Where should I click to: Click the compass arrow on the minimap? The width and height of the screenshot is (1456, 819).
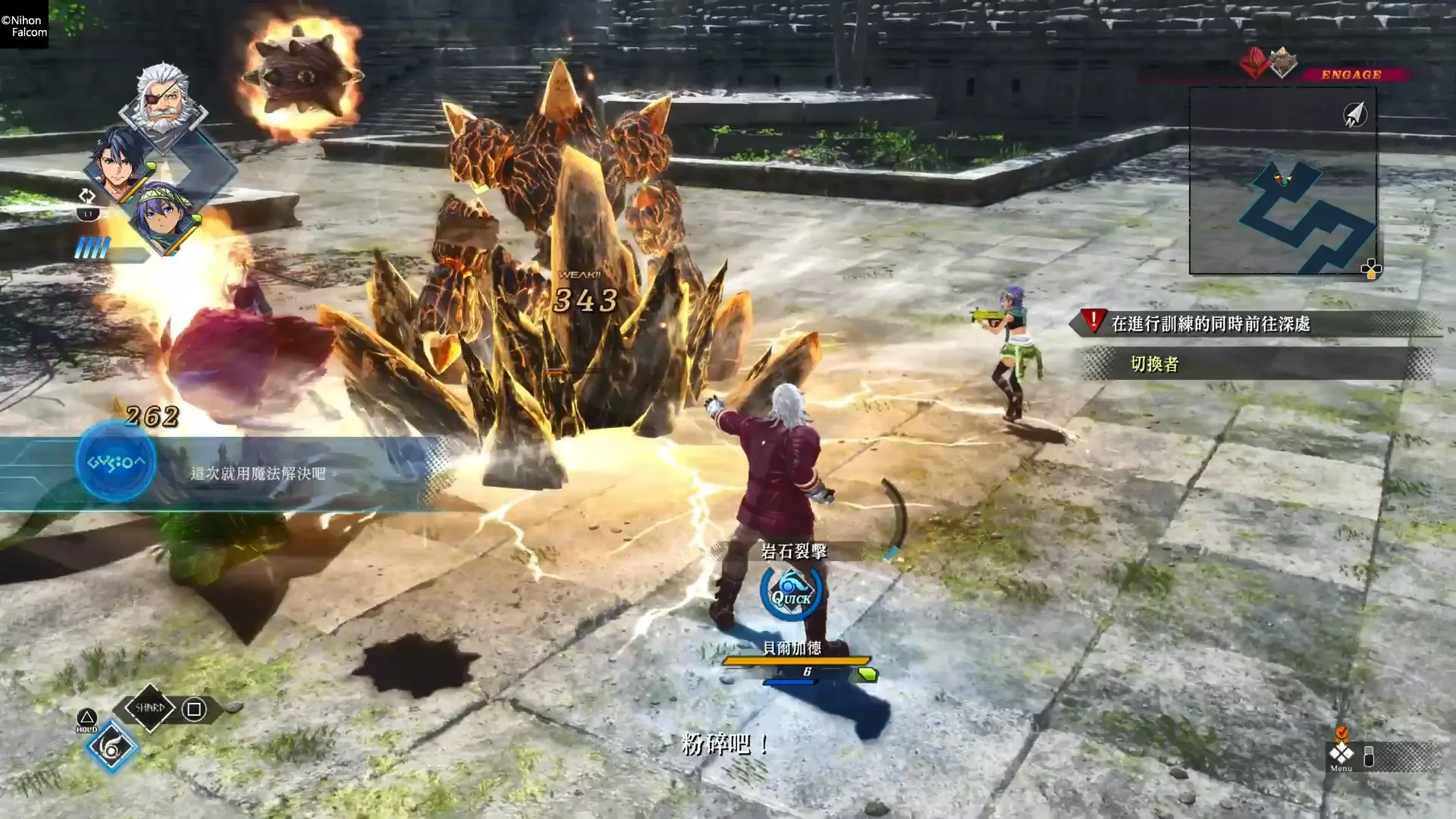pyautogui.click(x=1354, y=115)
